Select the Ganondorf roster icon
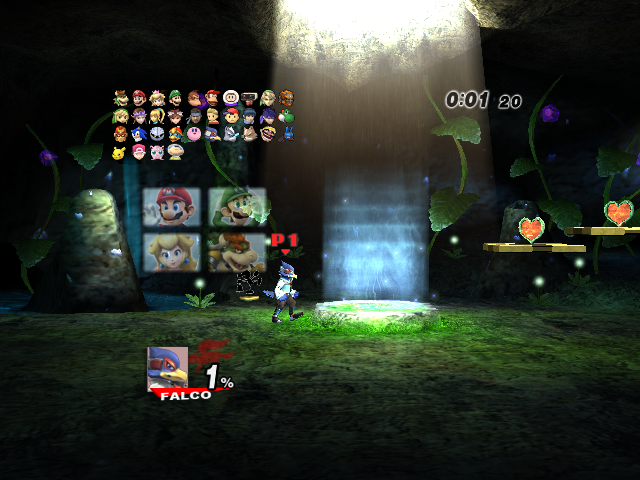This screenshot has height=480, width=640. (286, 98)
